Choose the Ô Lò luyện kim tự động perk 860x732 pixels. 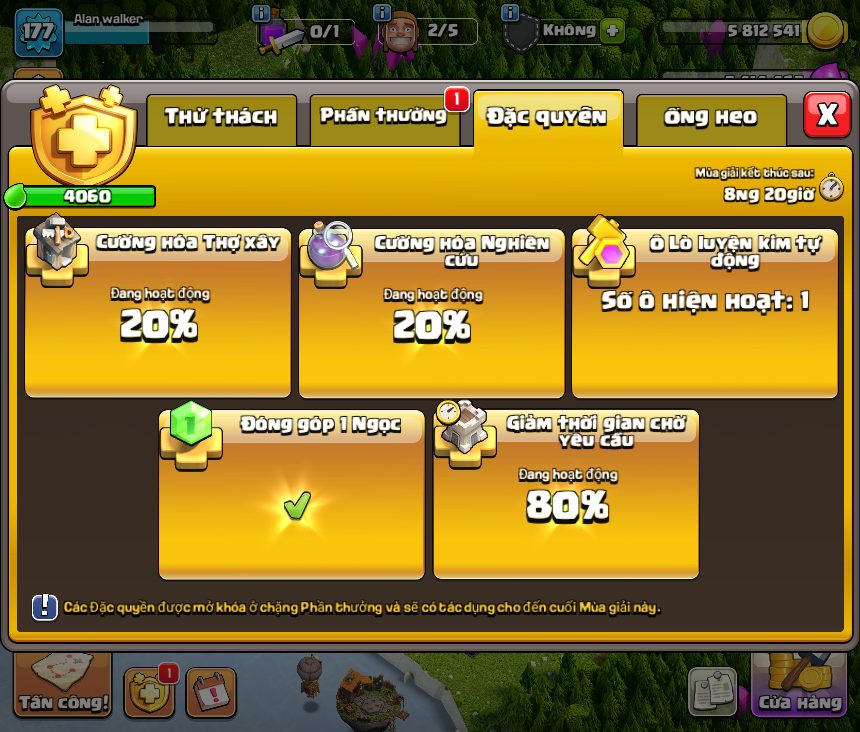pos(705,312)
